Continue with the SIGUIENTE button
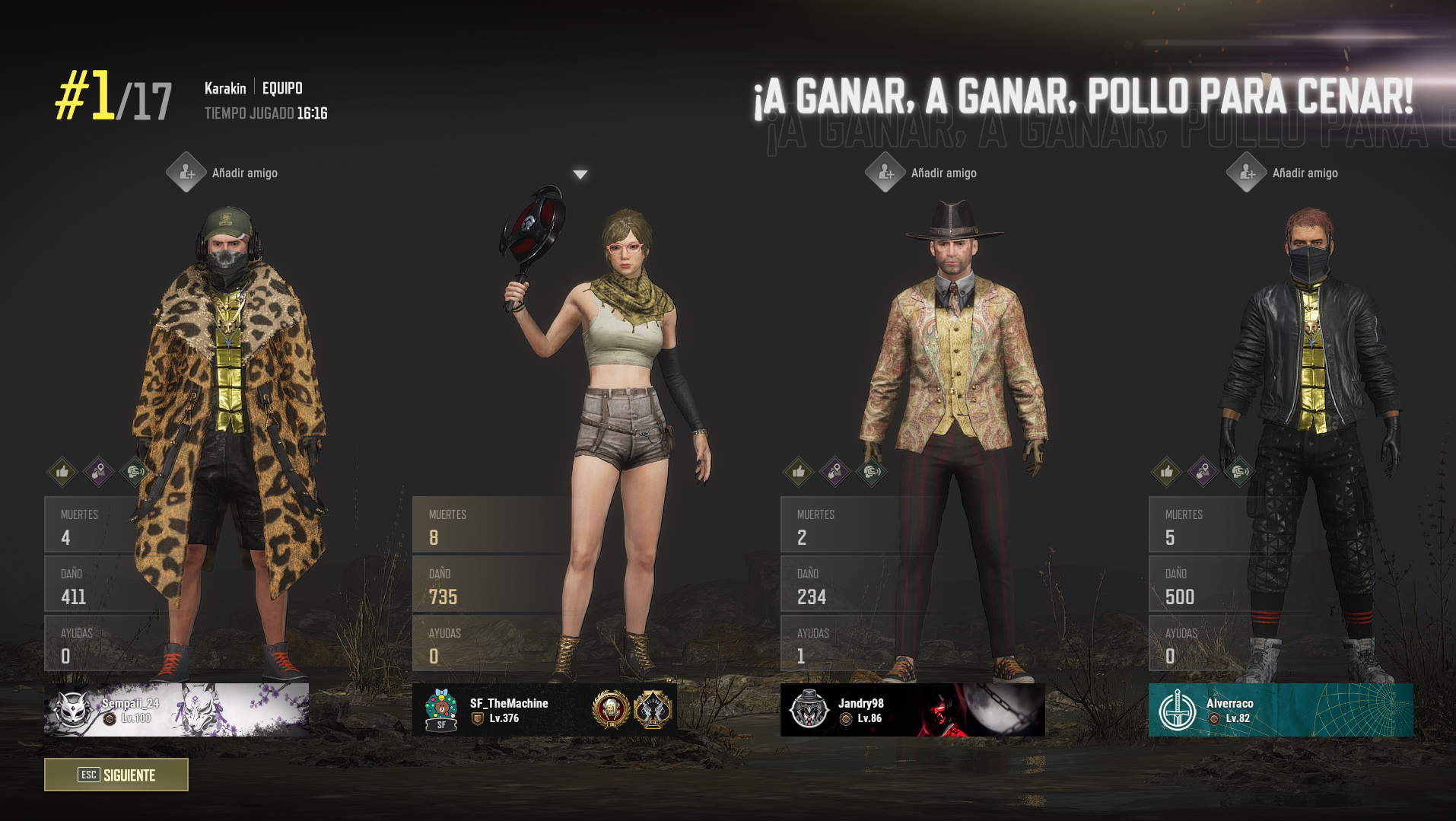 pos(116,775)
